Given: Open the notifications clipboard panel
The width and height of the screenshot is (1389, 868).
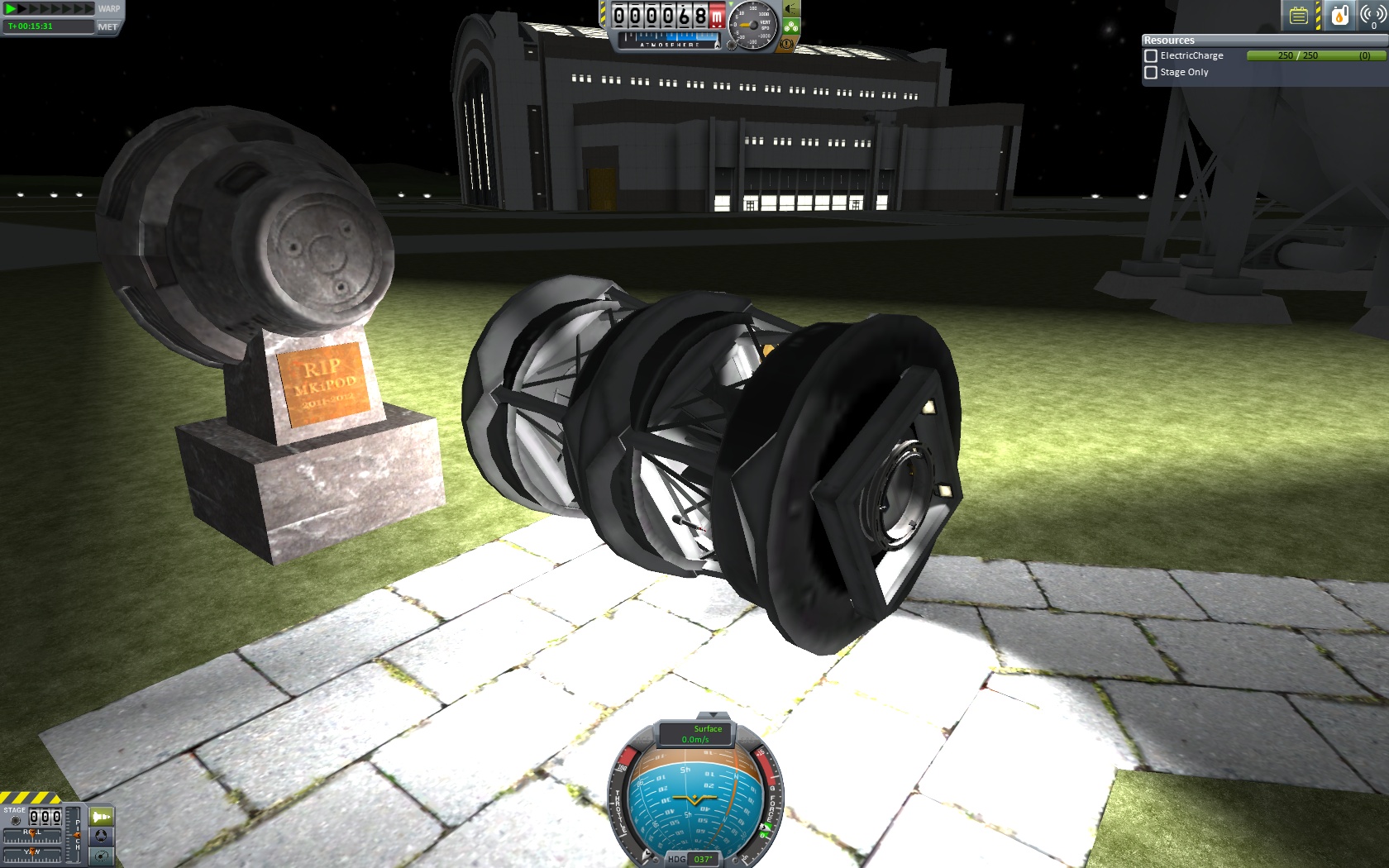Looking at the screenshot, I should pyautogui.click(x=1298, y=13).
